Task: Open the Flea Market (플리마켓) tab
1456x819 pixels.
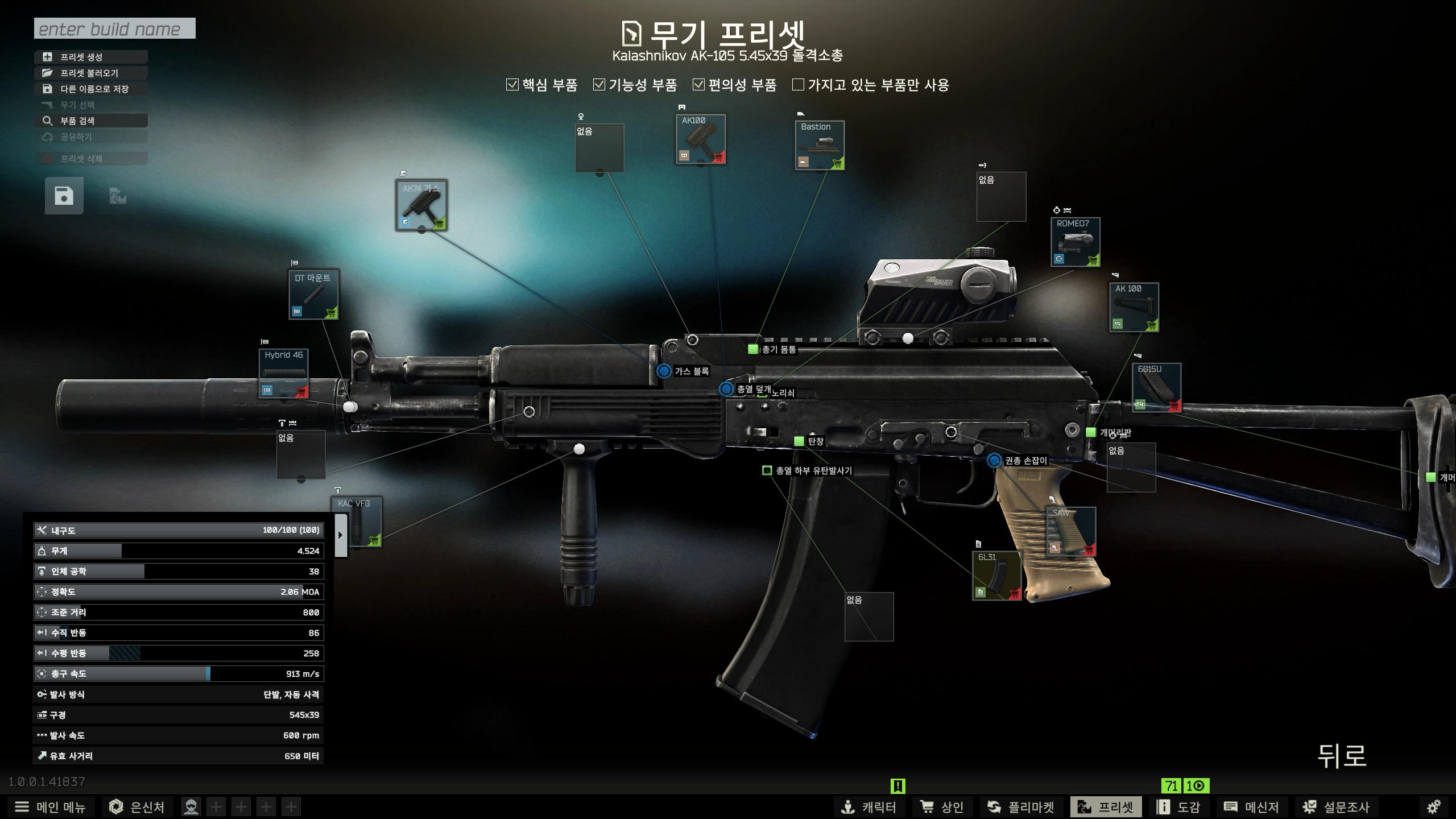Action: pos(1021,806)
